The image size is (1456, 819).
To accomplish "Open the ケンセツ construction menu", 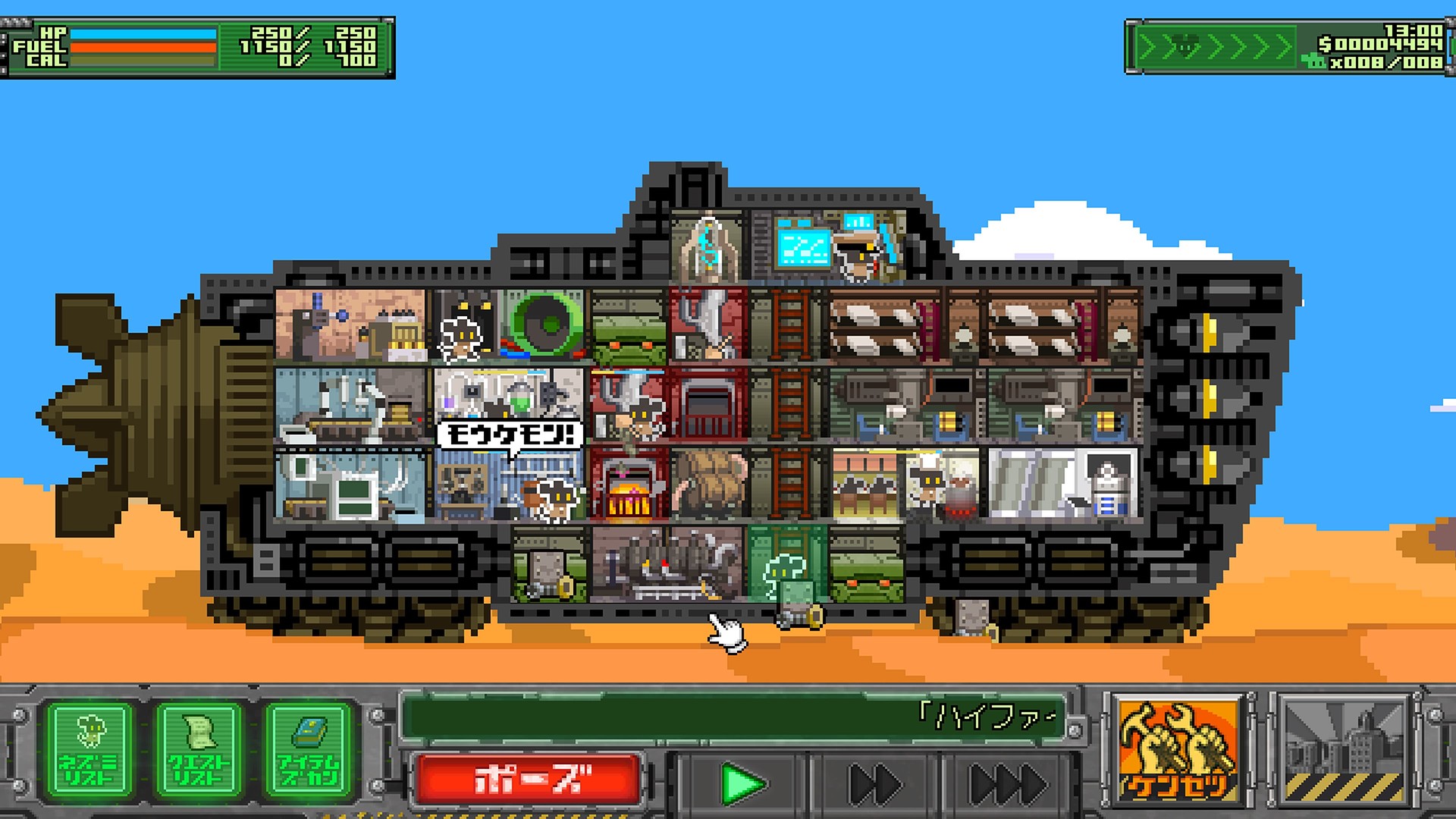I will pos(1178,751).
